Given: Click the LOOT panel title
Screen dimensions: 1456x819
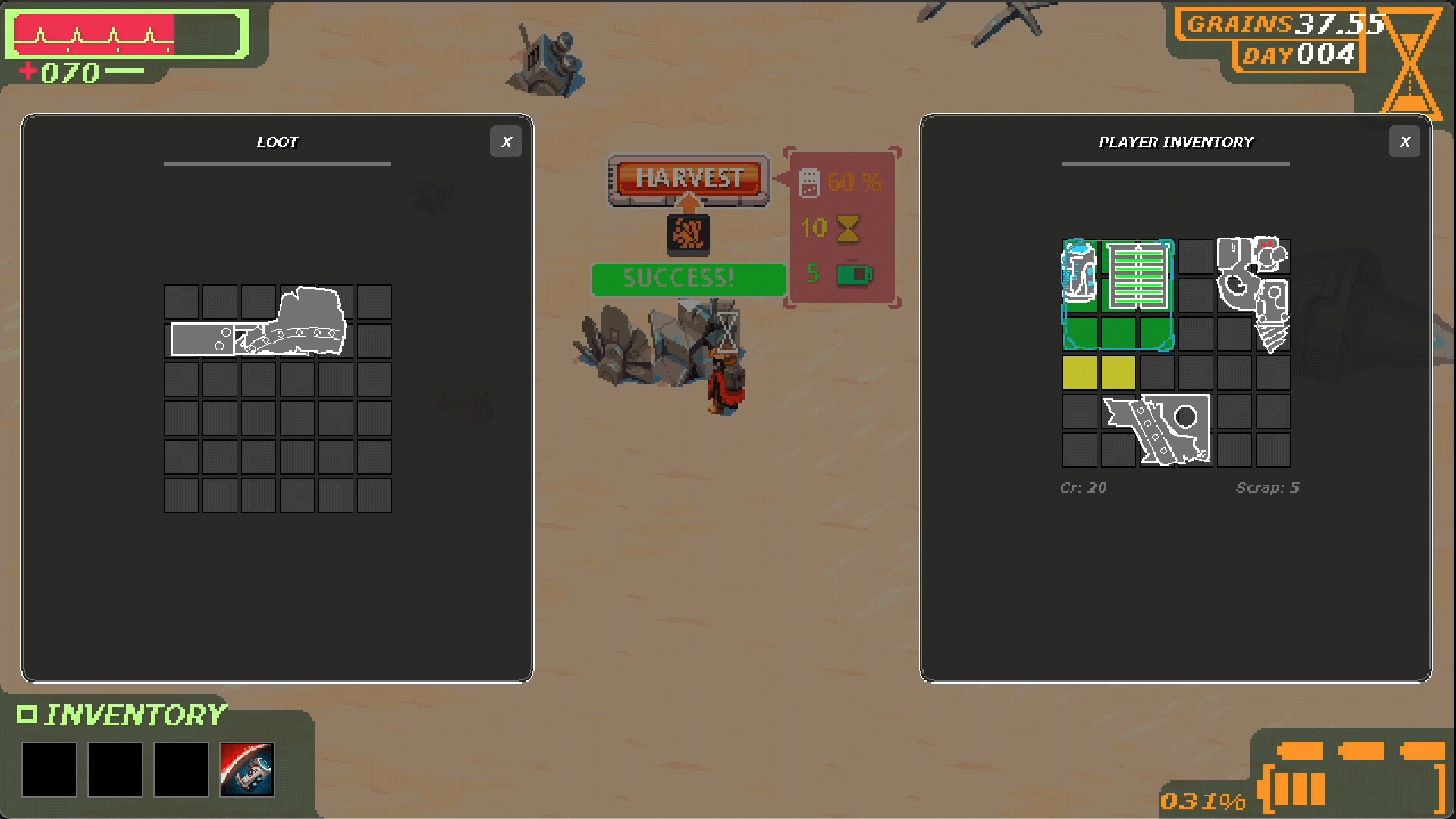Looking at the screenshot, I should pos(278,142).
